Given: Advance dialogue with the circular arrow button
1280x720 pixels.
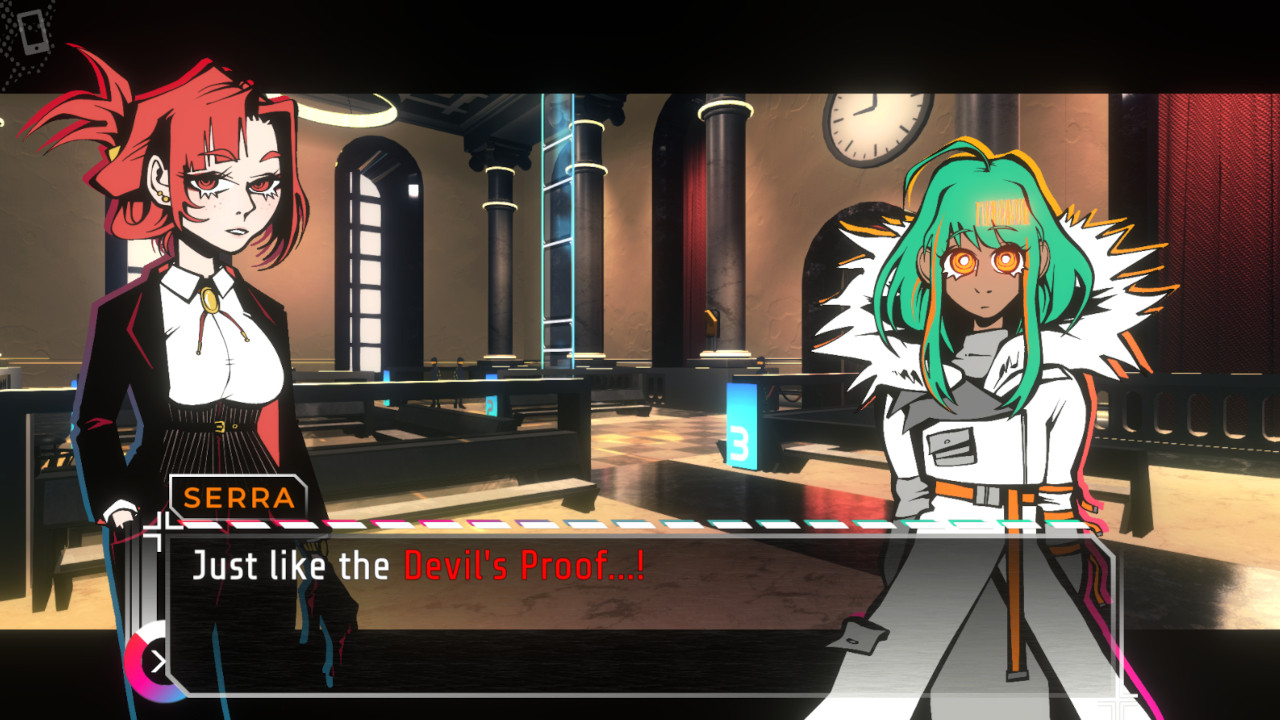Looking at the screenshot, I should click(155, 661).
